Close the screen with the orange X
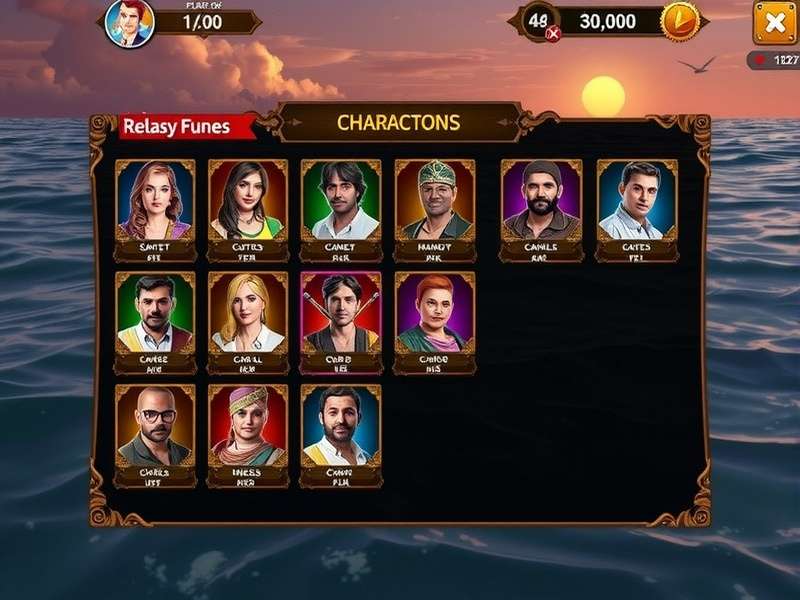The height and width of the screenshot is (600, 800). (x=774, y=22)
